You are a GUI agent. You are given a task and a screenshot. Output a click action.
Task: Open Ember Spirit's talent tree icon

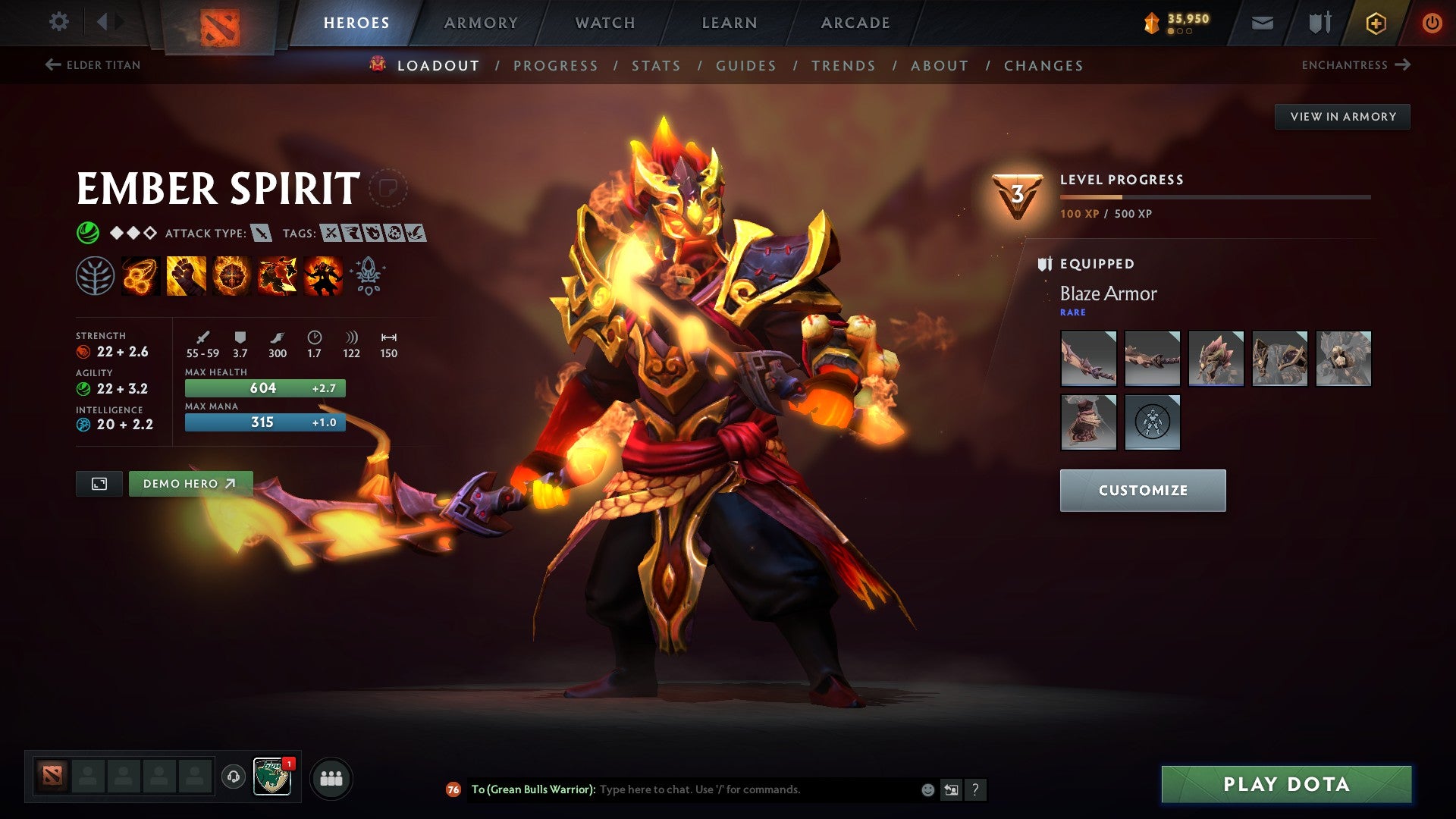(x=95, y=277)
